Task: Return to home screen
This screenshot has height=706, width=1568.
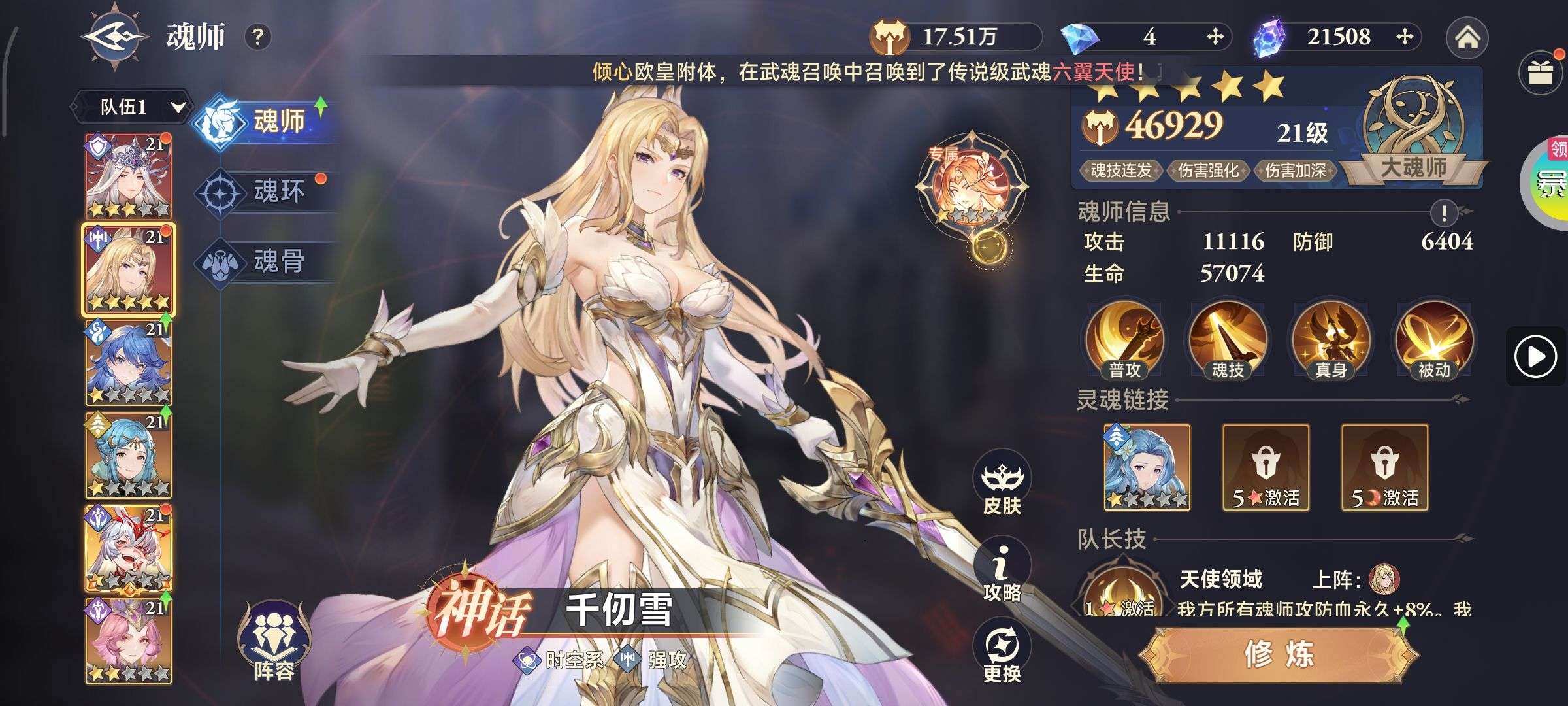Action: tap(1467, 38)
